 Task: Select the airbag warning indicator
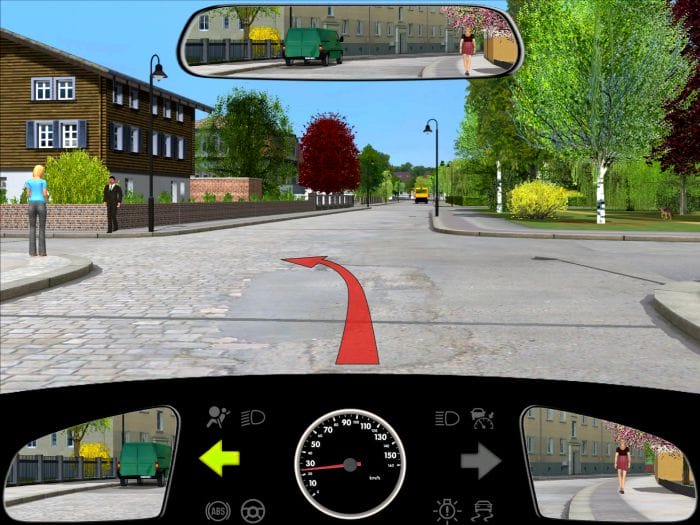(216, 417)
